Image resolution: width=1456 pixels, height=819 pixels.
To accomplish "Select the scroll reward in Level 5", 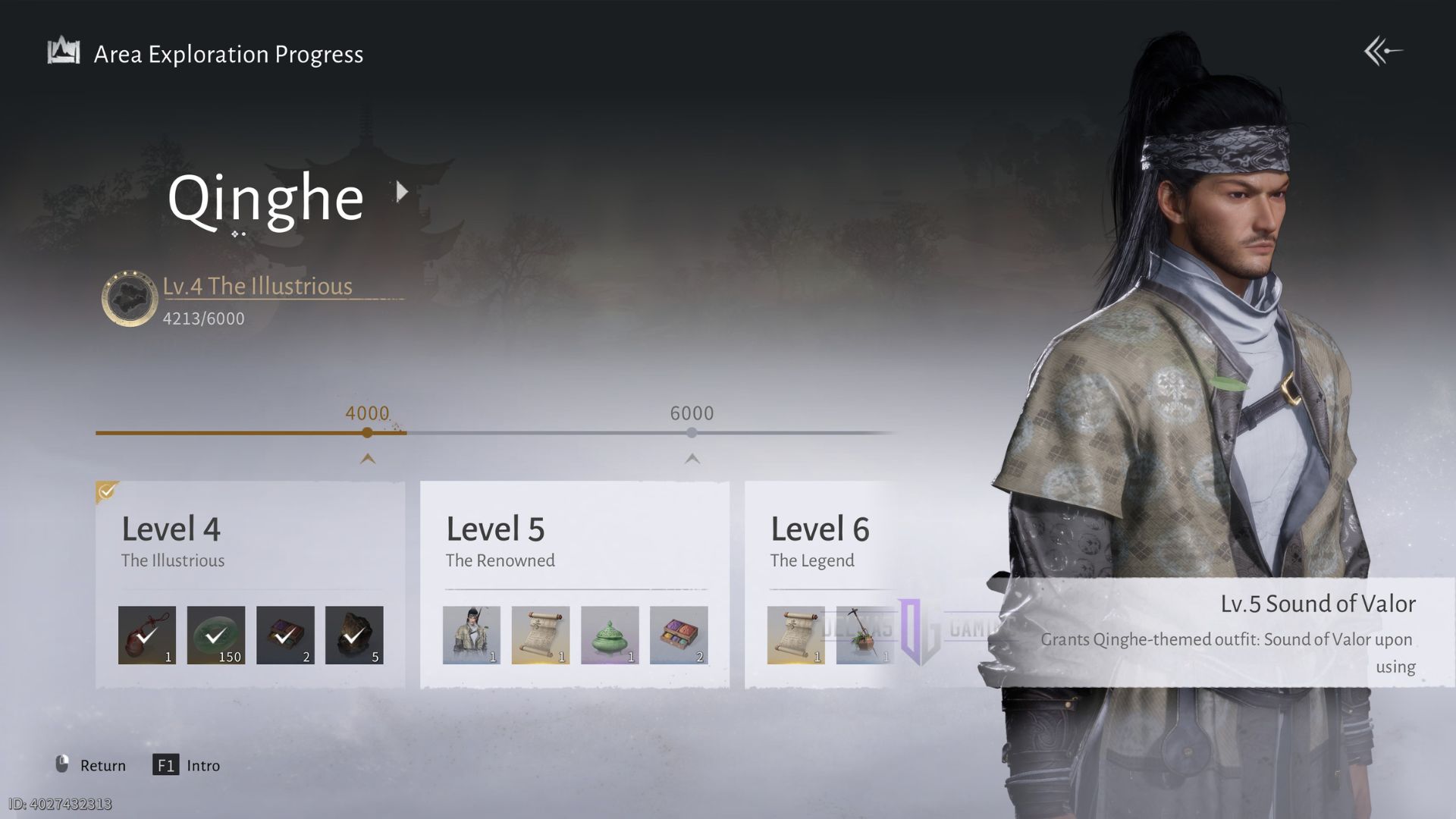I will pos(540,635).
